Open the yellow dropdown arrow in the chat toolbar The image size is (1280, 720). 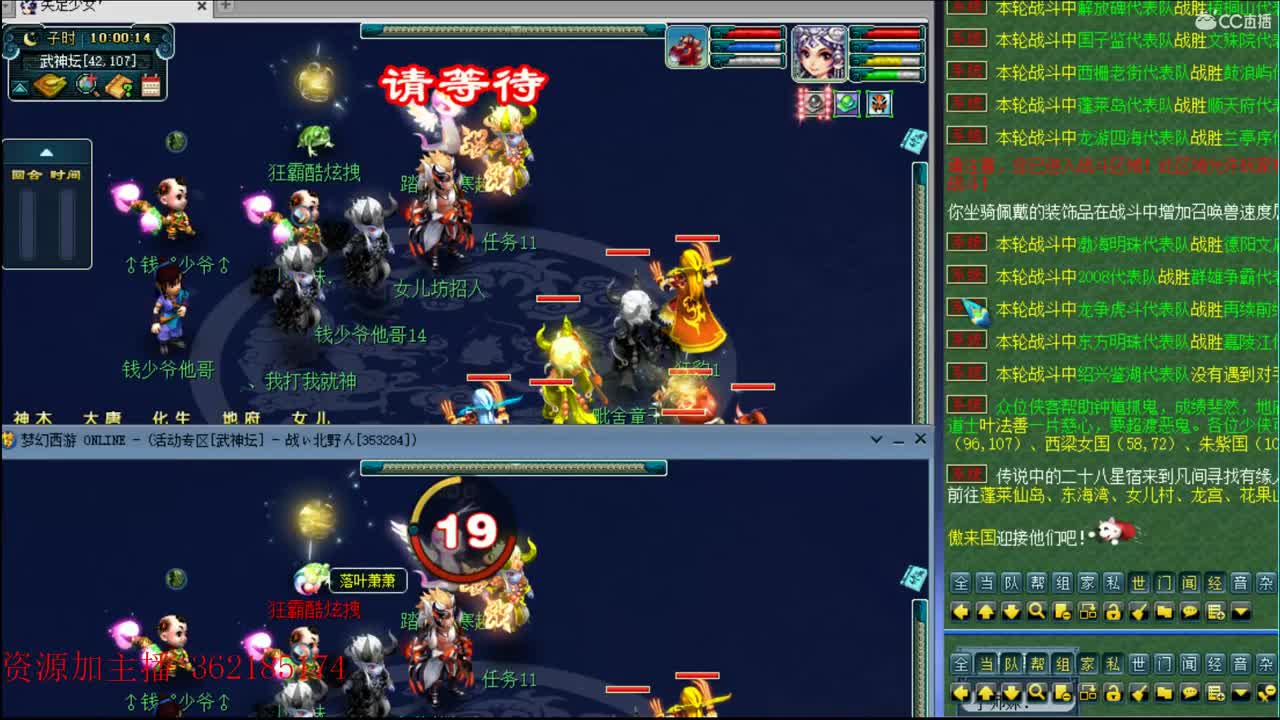click(1241, 610)
